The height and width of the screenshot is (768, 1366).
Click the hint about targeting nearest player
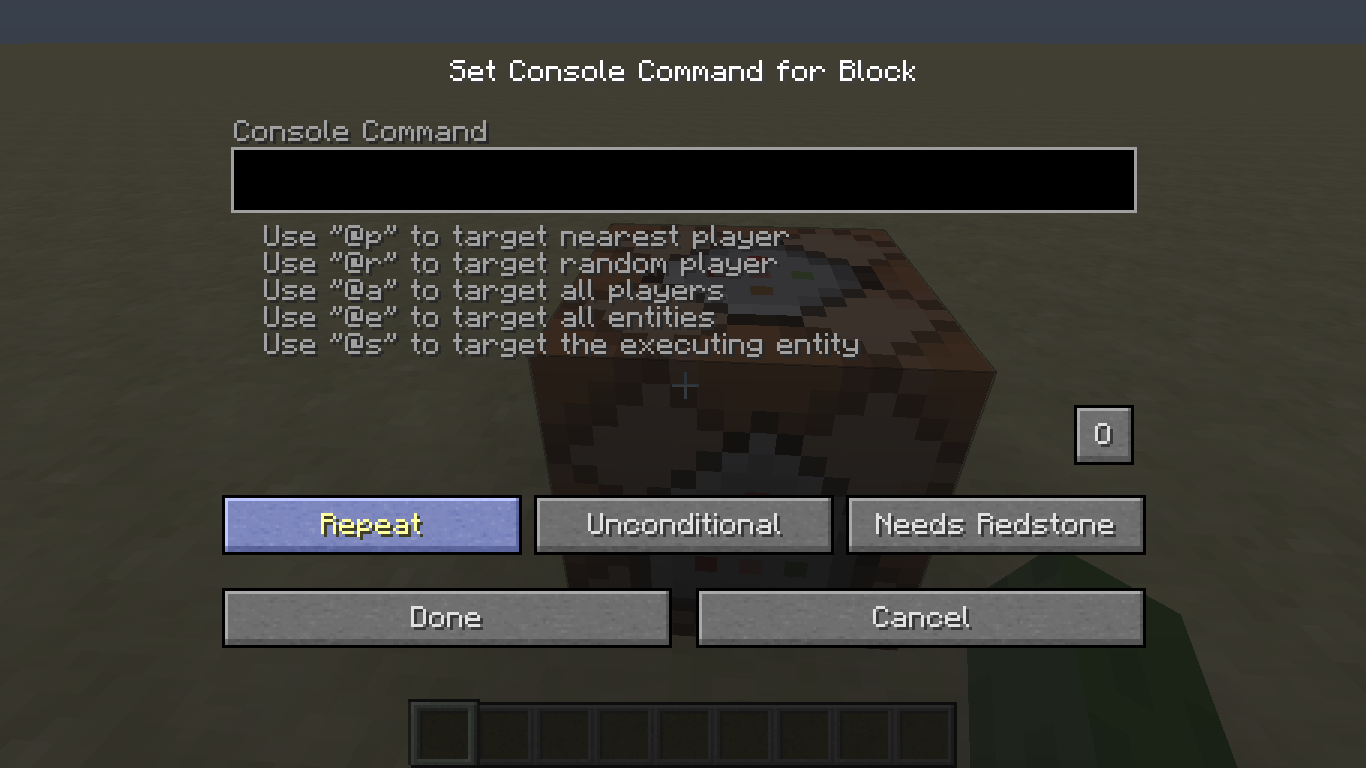tap(524, 236)
